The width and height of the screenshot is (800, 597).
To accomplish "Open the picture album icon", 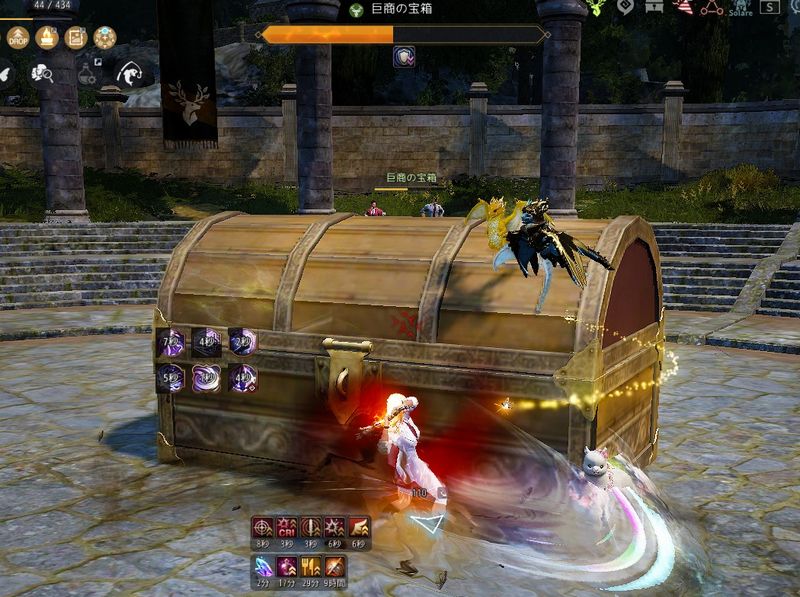I will (76, 38).
